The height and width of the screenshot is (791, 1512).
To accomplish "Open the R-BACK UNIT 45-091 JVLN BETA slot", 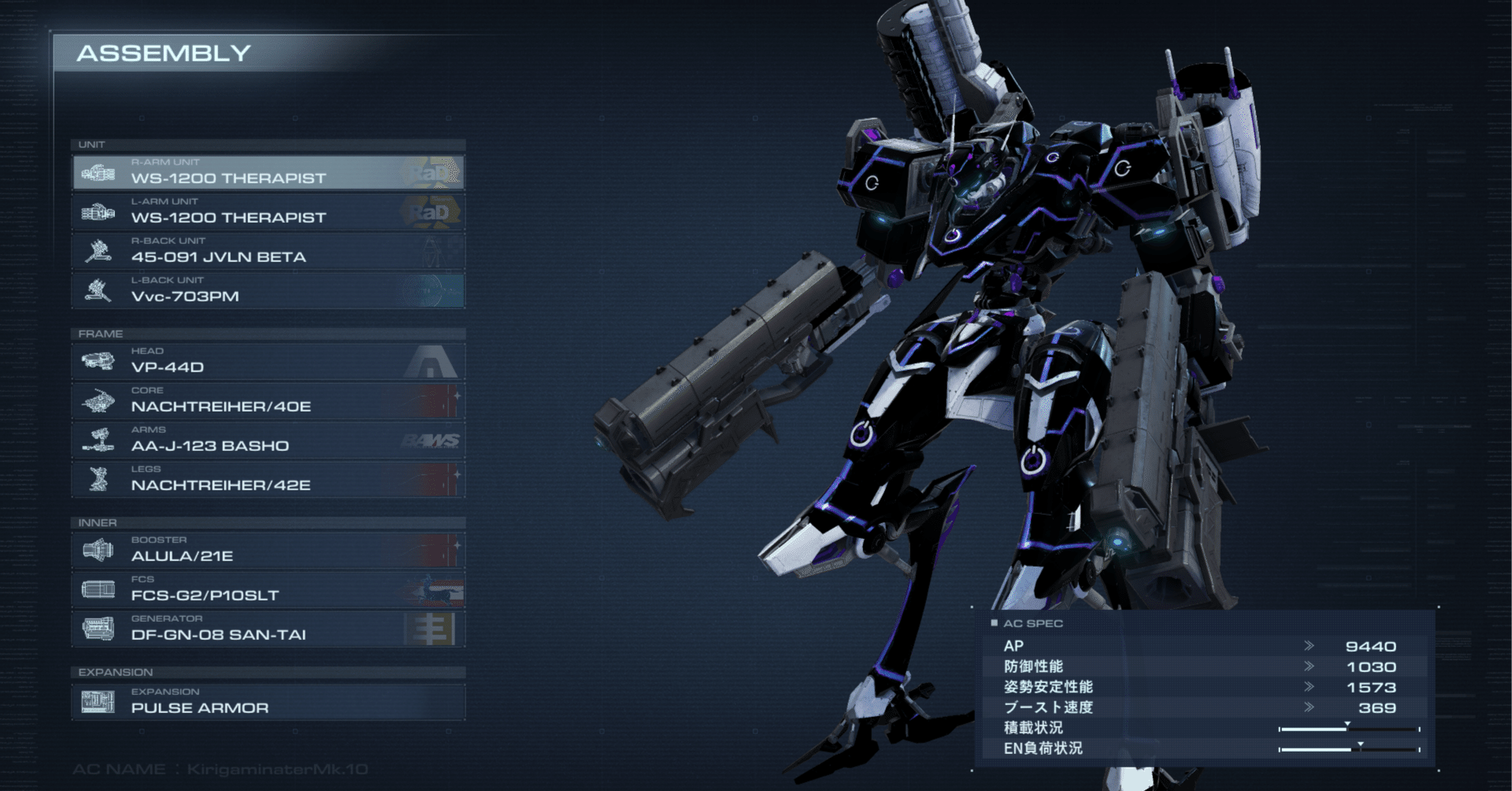I will click(x=268, y=251).
